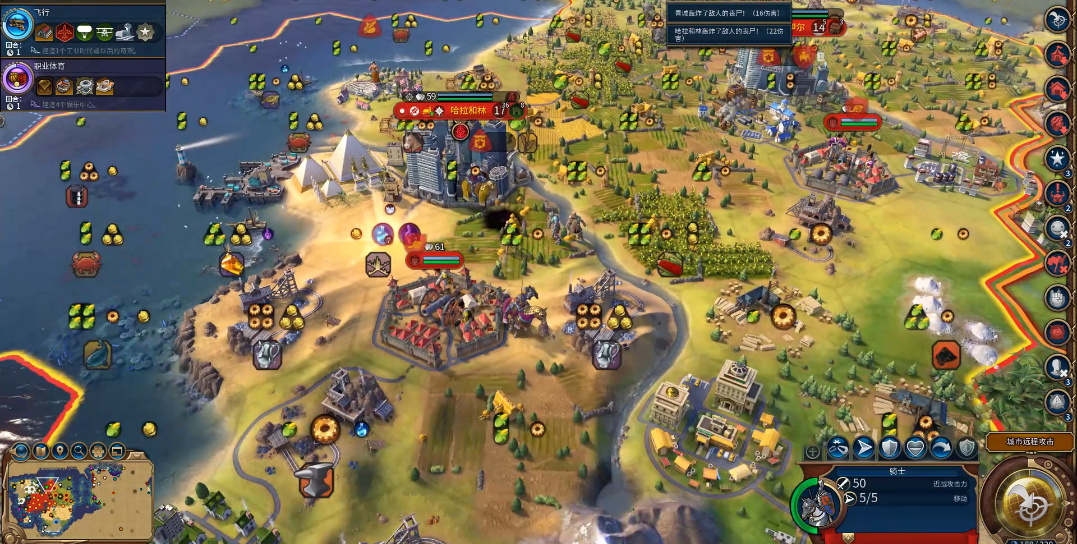Open the white star notification icon
This screenshot has height=544, width=1077.
pos(1057,157)
